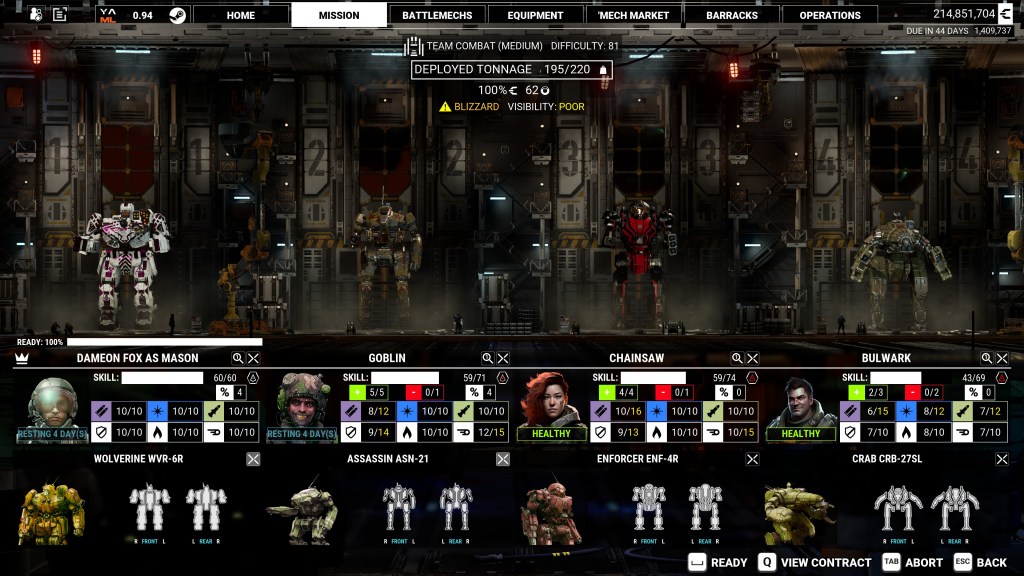The image size is (1024, 576).
Task: Click the Ready button
Action: pos(718,562)
